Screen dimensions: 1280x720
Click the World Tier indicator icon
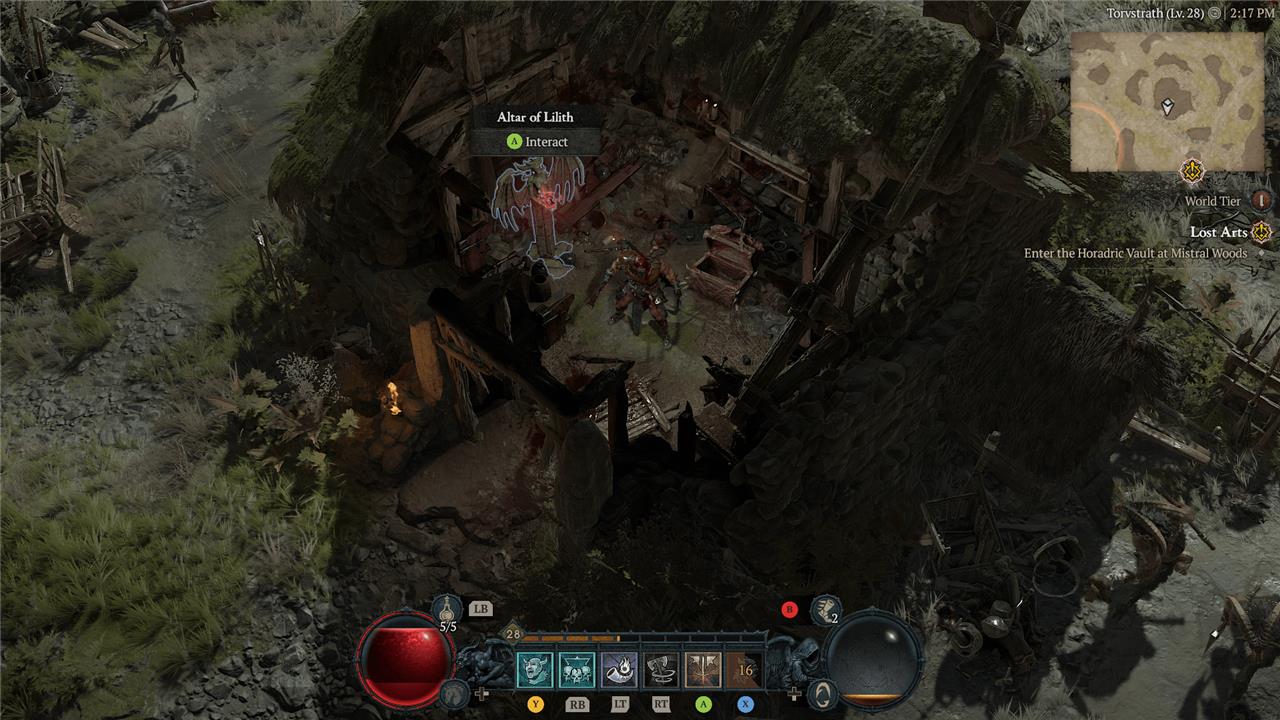[1261, 201]
